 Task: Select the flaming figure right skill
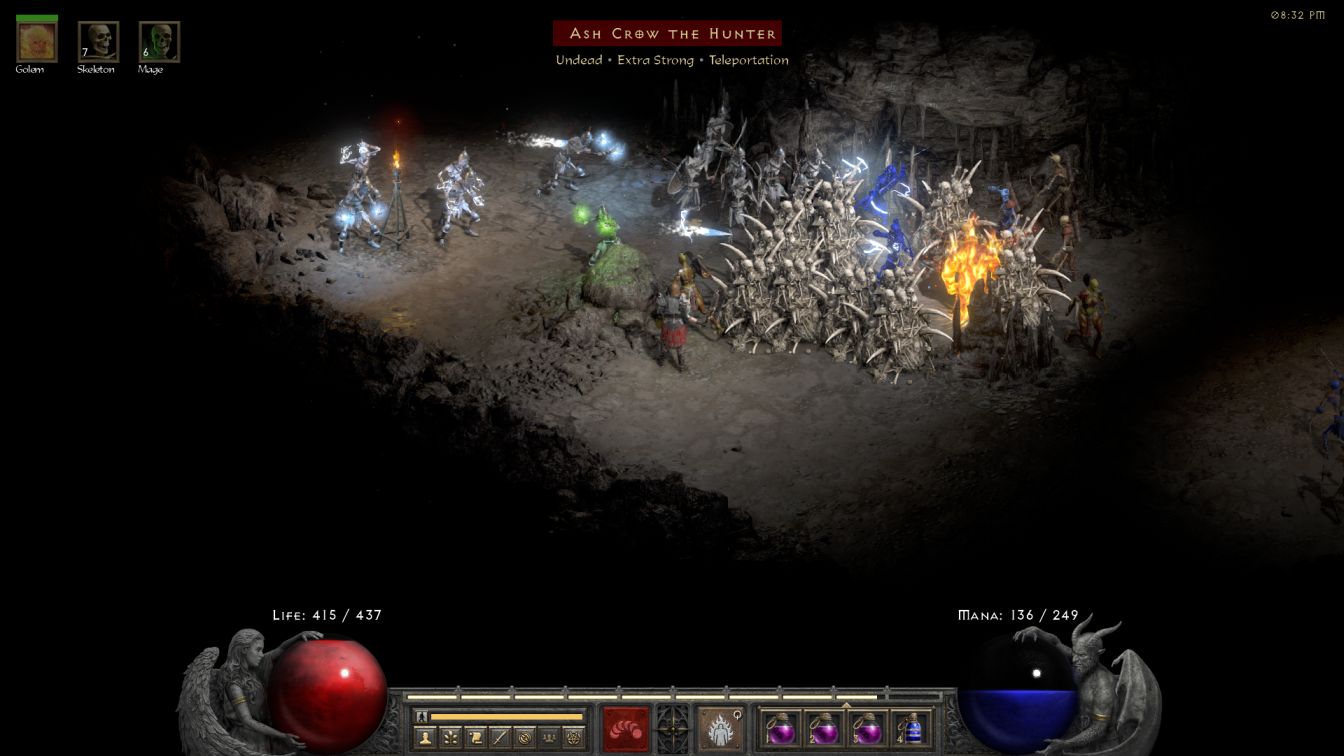[718, 728]
